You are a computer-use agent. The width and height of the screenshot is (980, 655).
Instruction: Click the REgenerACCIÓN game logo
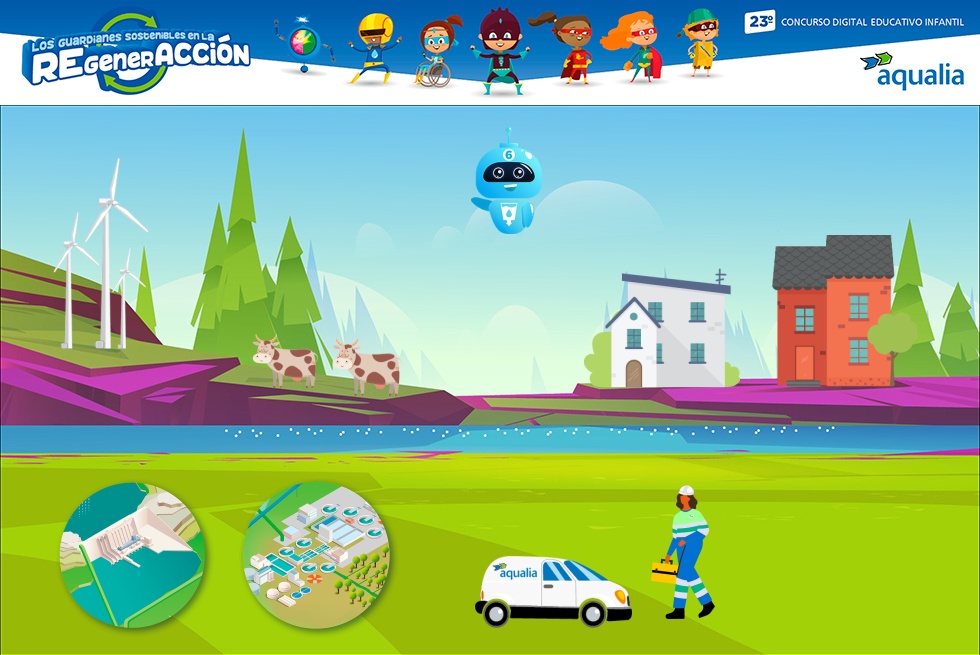pyautogui.click(x=139, y=57)
